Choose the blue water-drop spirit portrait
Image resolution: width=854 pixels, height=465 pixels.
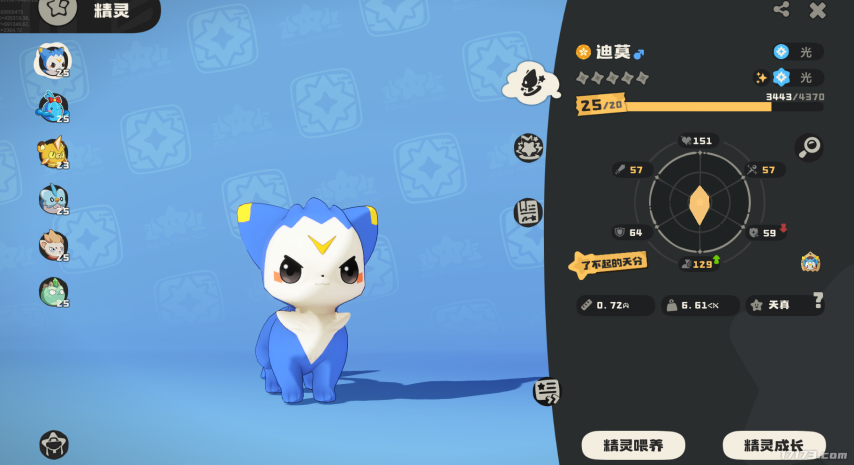[x=52, y=105]
